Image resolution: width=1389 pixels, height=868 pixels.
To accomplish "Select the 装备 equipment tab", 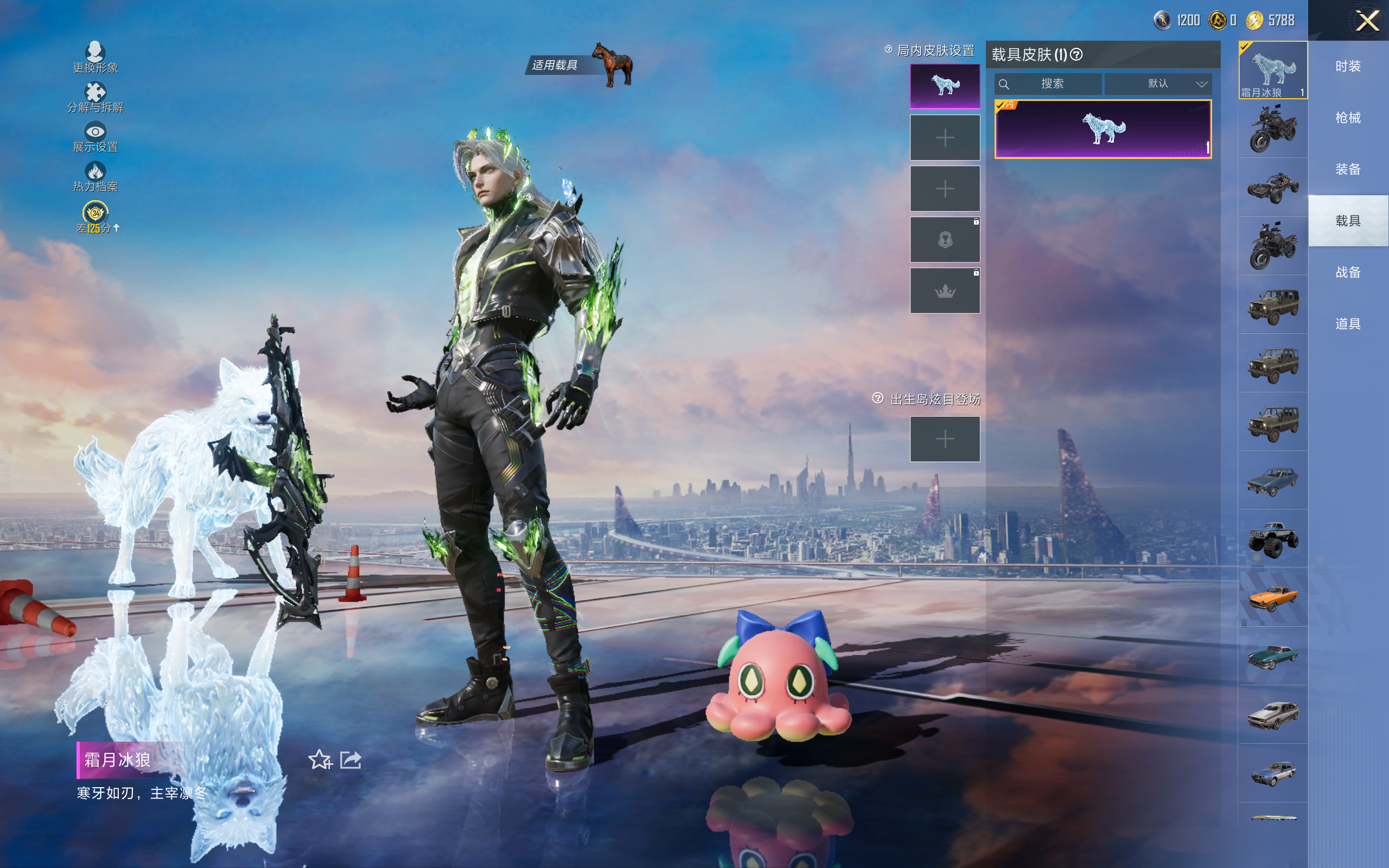I will (1348, 169).
